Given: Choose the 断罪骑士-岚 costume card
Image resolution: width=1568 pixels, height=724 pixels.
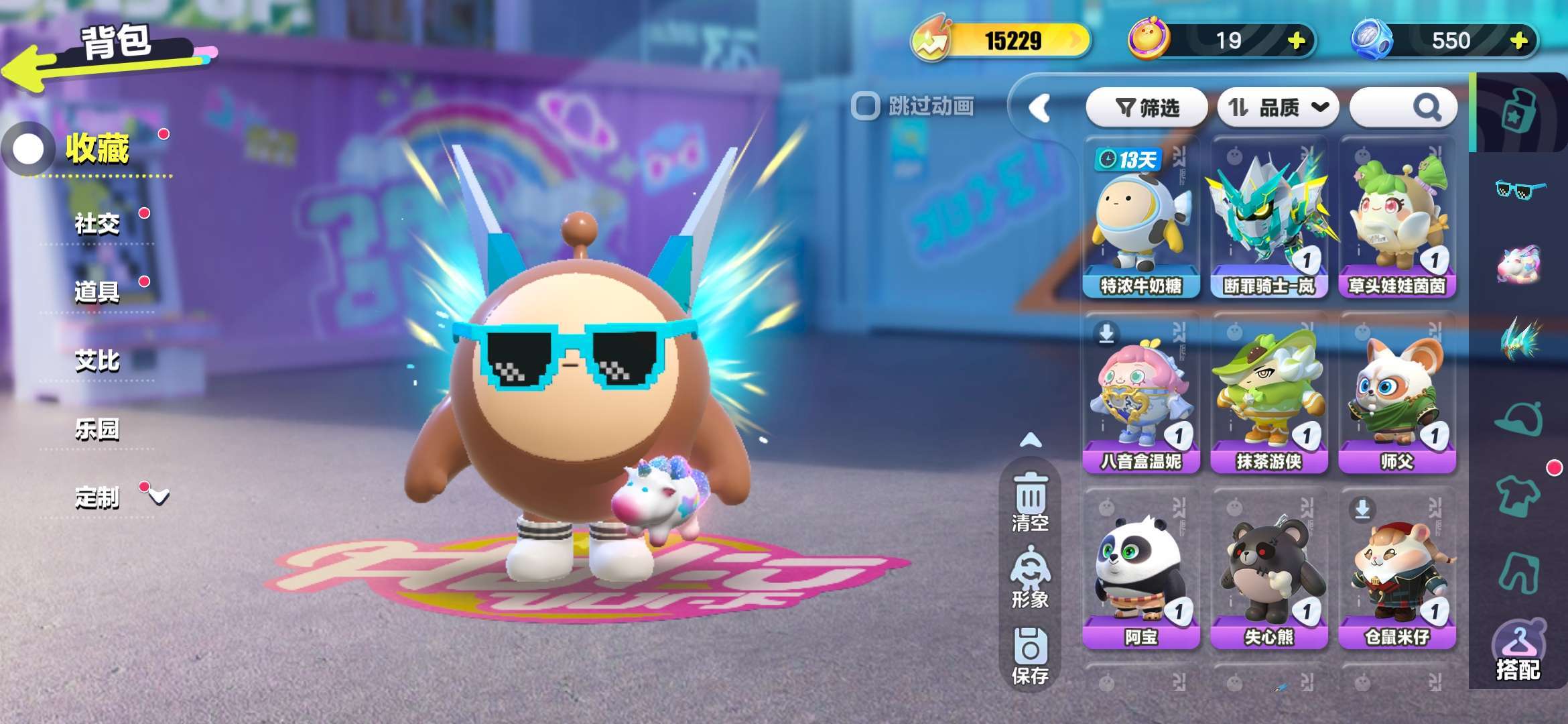Looking at the screenshot, I should [x=1269, y=218].
